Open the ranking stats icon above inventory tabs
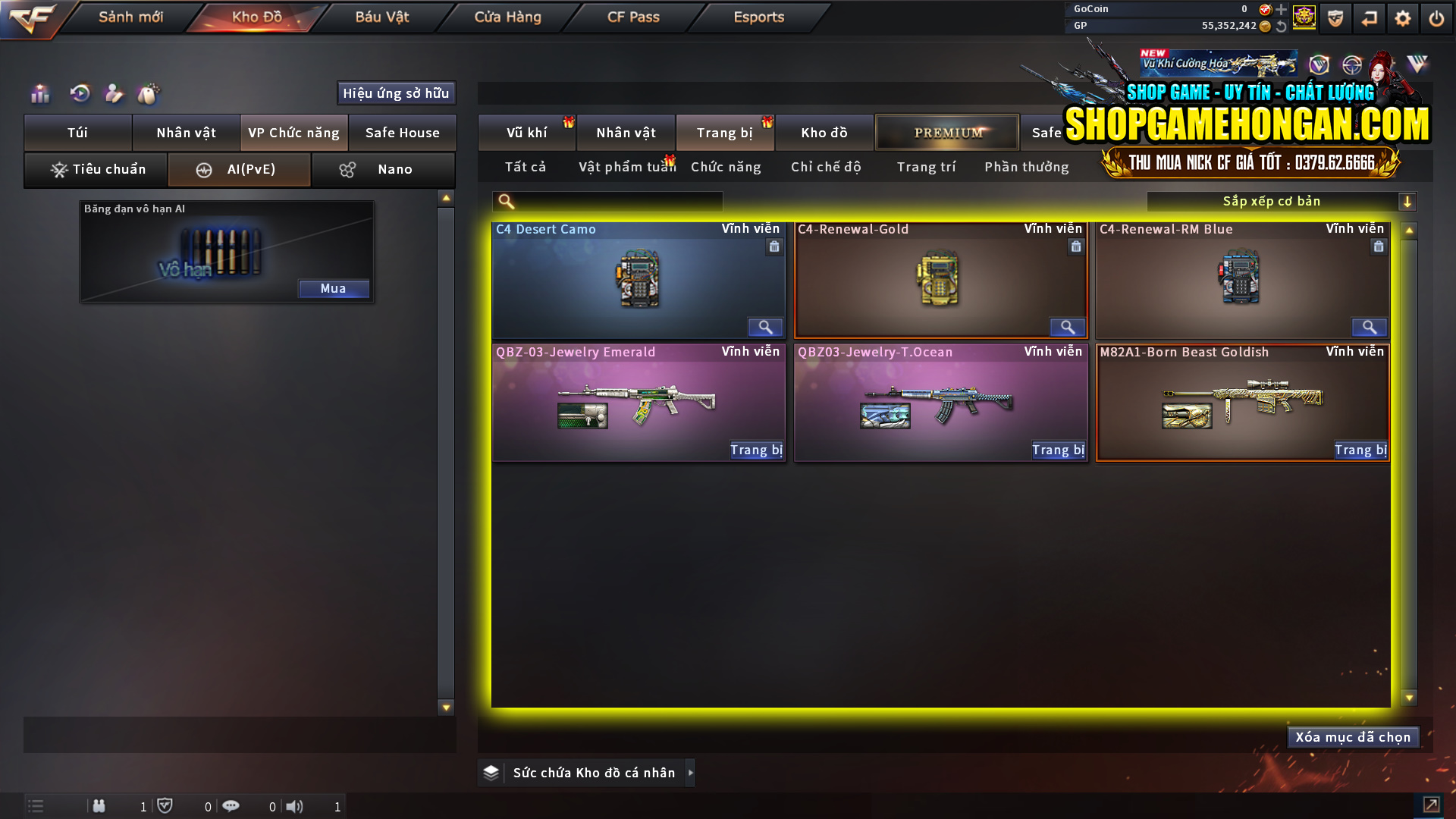1456x819 pixels. (39, 93)
